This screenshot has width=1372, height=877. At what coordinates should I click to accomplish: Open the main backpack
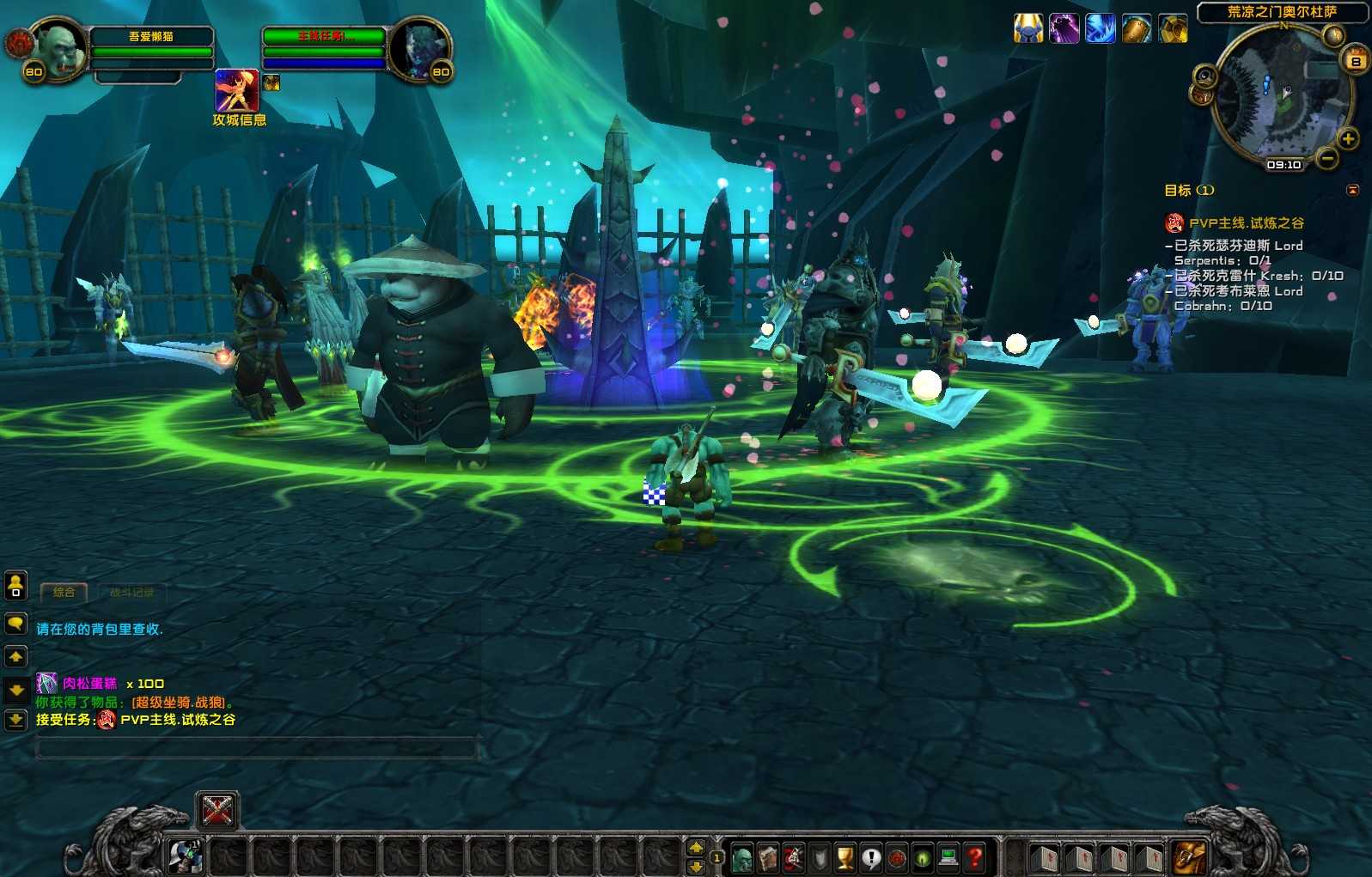1189,857
